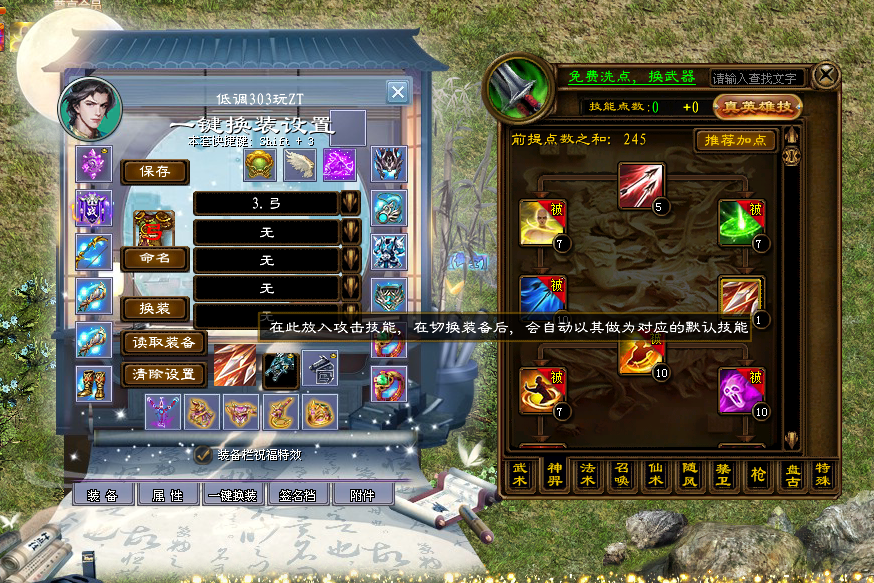
Task: Select the '3.弓' outfit preset row
Action: pos(266,204)
